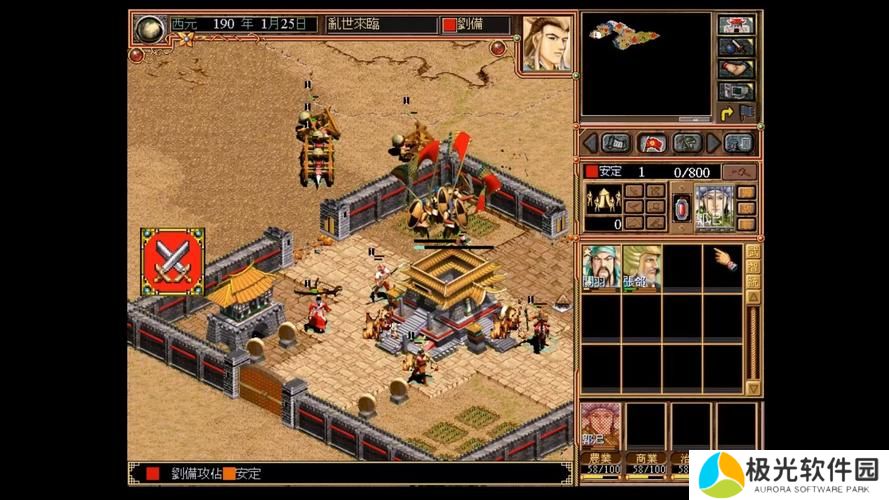
Task: Select the city officer portrait beside the lantern
Action: click(x=713, y=207)
